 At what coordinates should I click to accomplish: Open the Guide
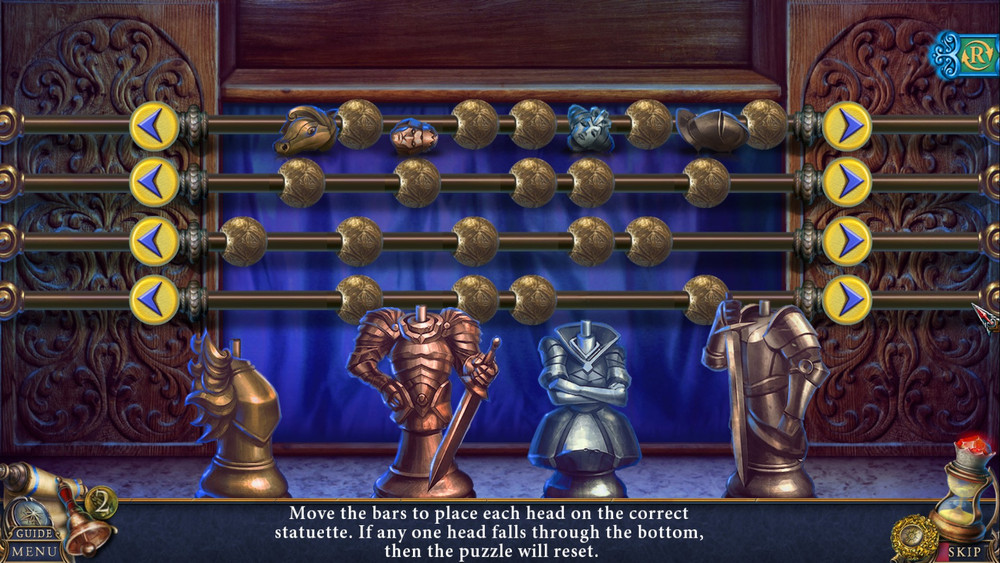click(33, 533)
